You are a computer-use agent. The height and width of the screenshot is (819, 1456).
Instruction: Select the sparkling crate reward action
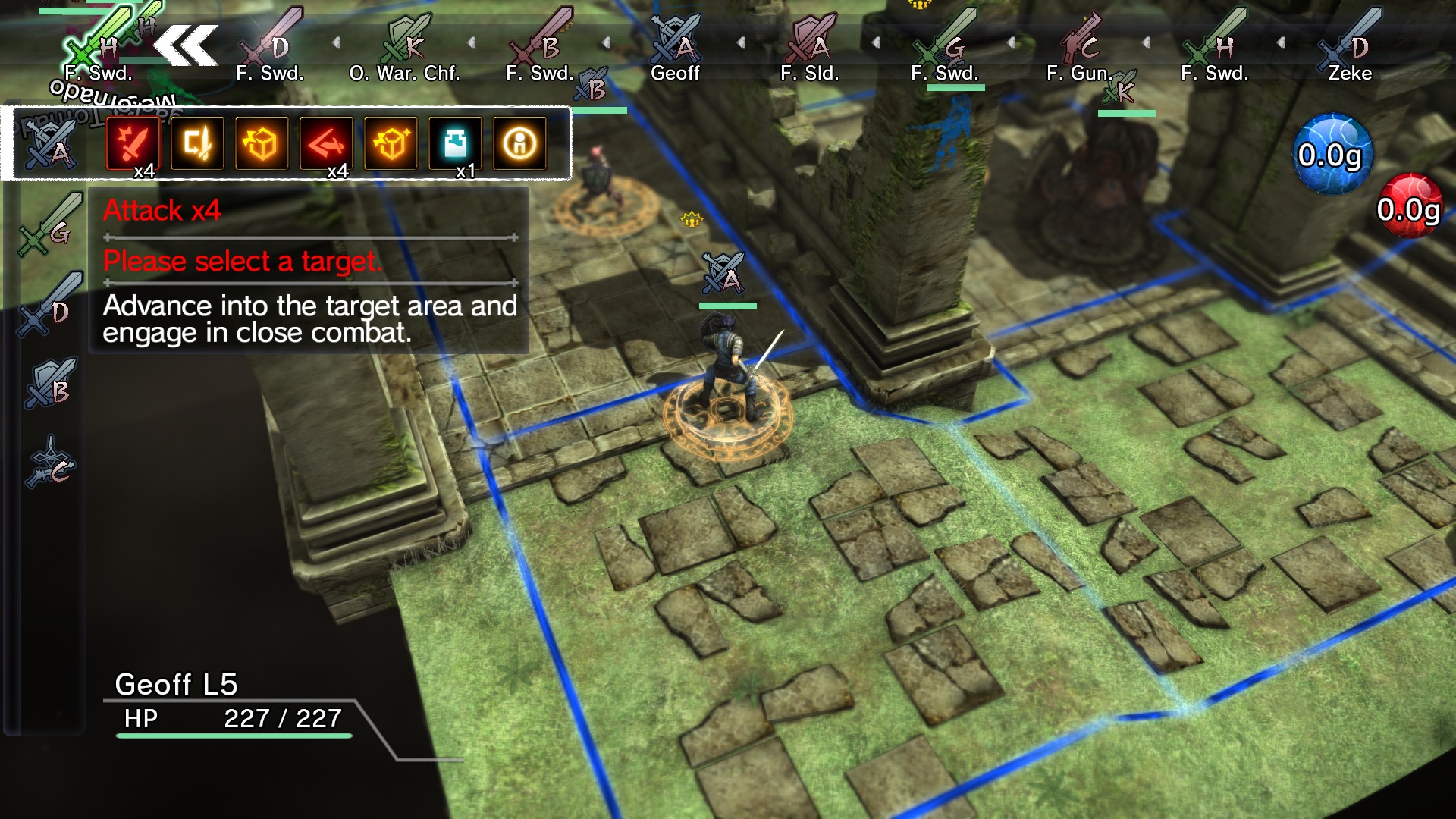[389, 144]
